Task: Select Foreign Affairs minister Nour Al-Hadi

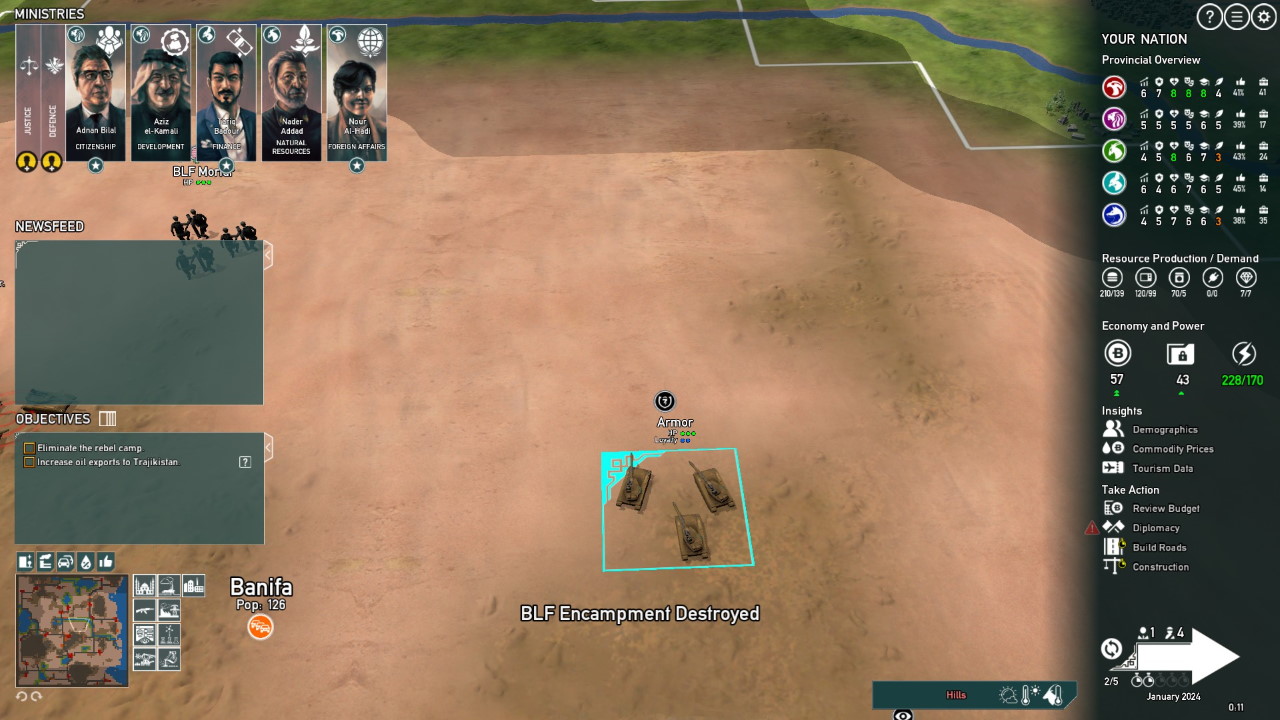Action: click(x=356, y=93)
